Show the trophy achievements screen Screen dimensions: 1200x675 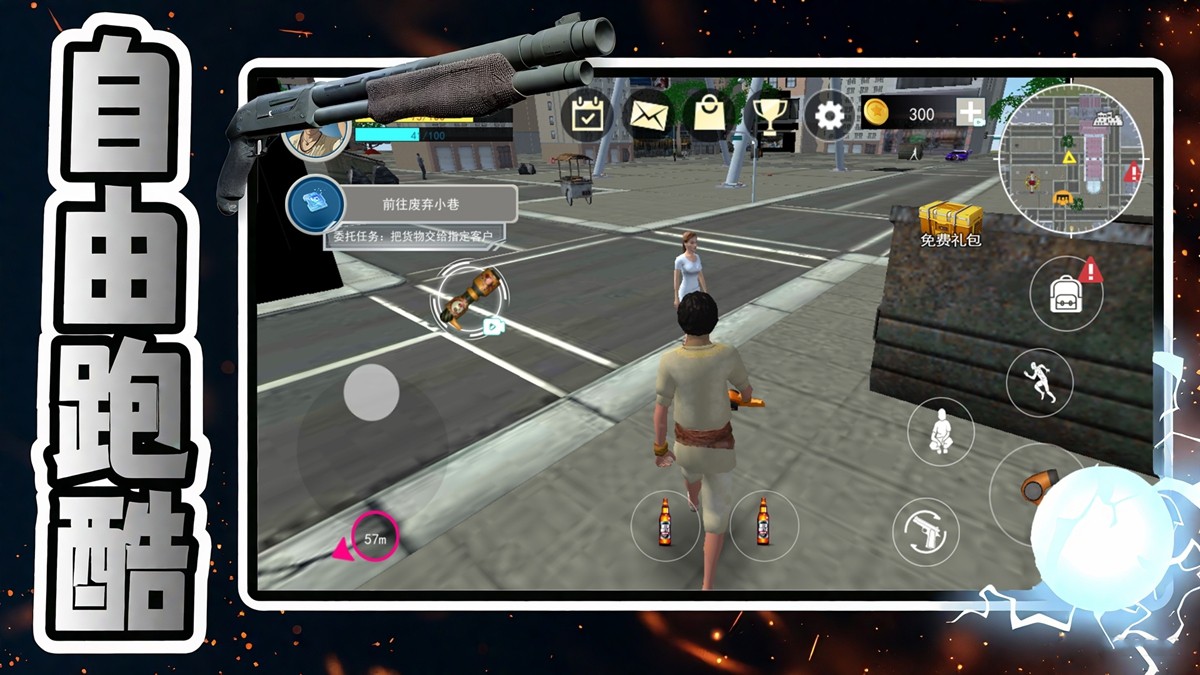tap(770, 116)
